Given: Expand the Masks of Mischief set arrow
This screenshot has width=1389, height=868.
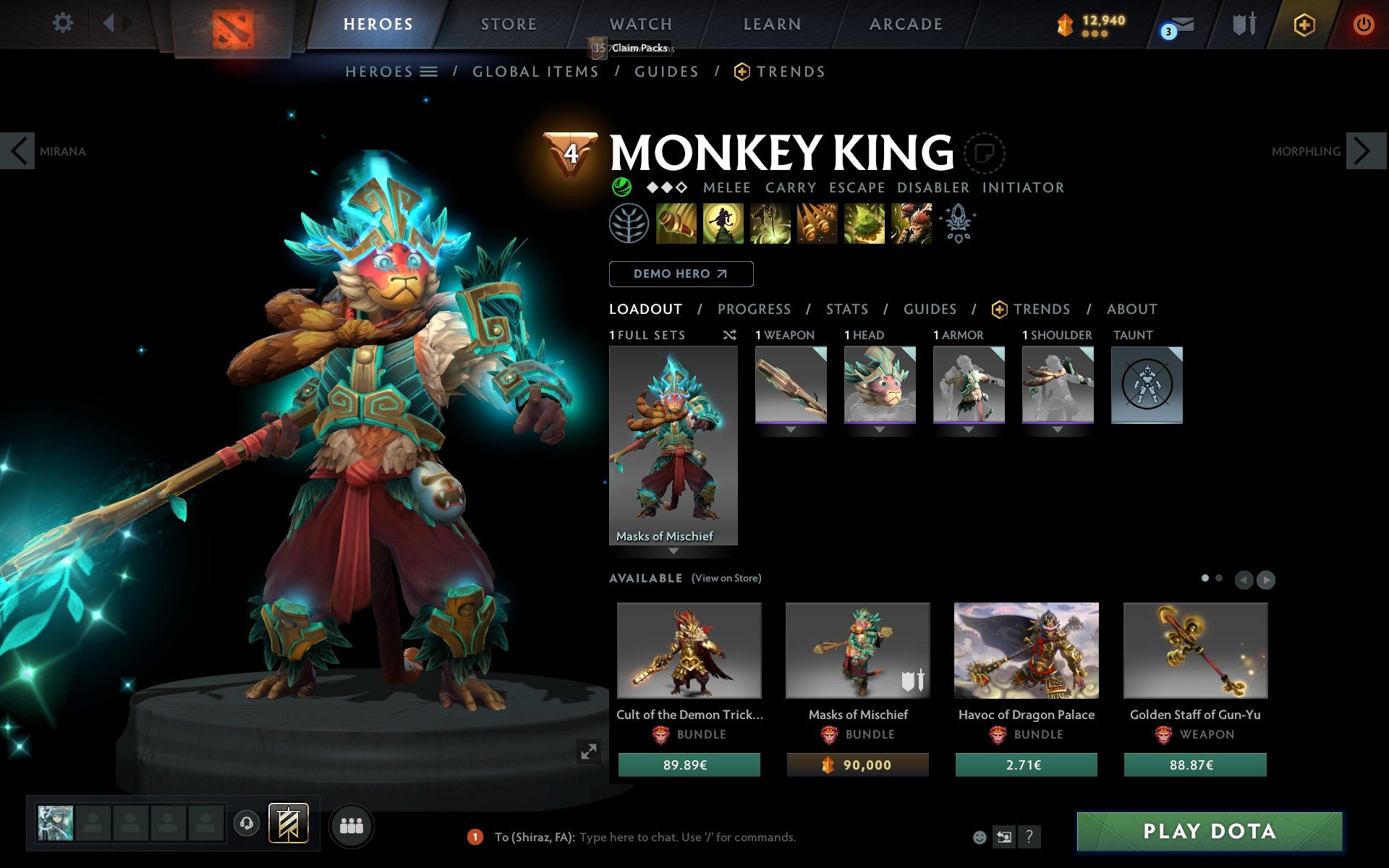Looking at the screenshot, I should tap(674, 550).
